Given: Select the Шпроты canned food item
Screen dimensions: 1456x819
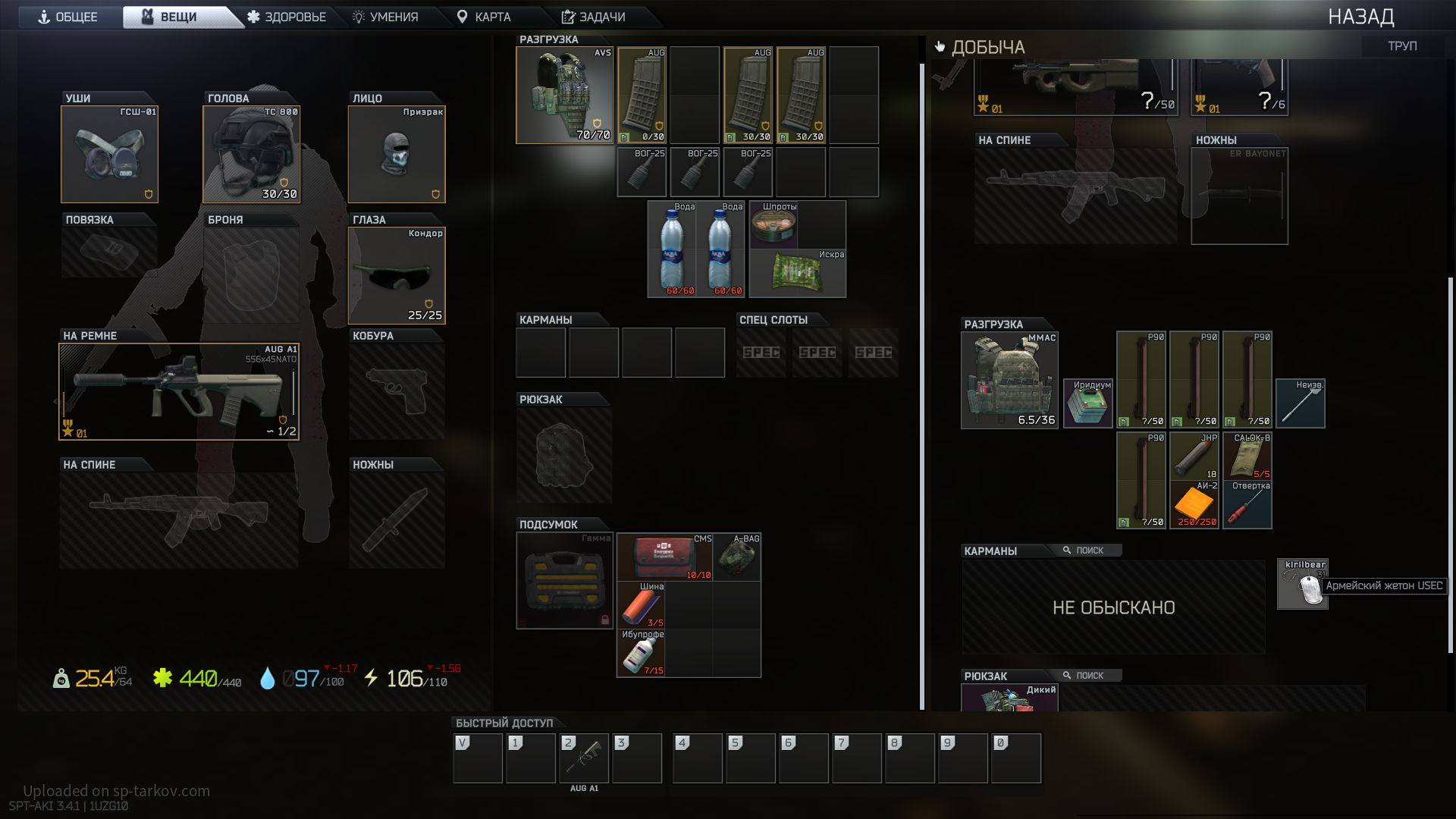Looking at the screenshot, I should [x=773, y=224].
